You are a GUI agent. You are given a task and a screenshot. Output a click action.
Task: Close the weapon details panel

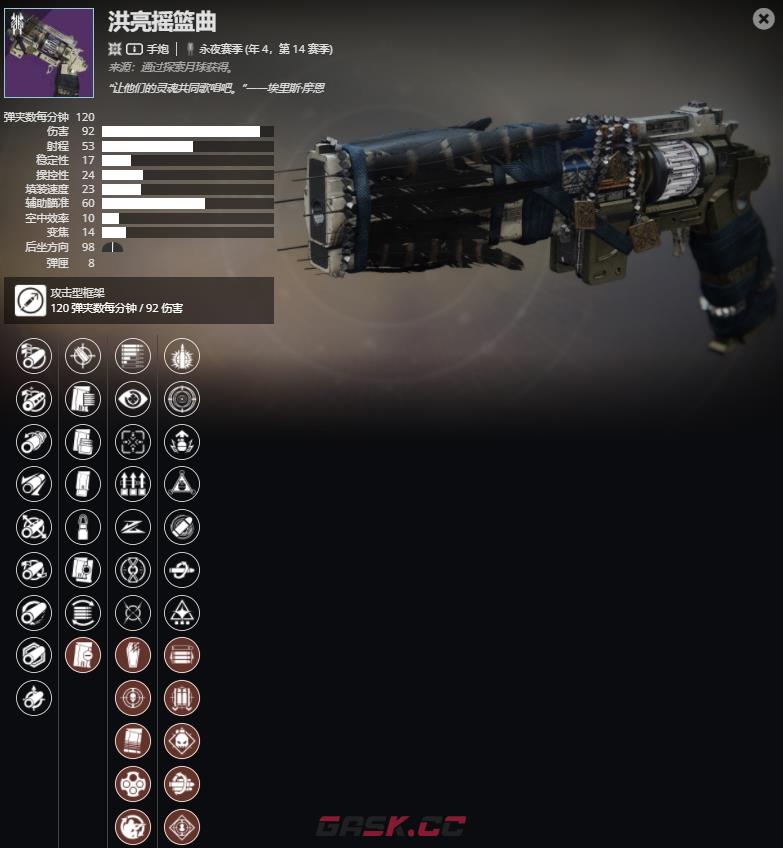click(762, 18)
